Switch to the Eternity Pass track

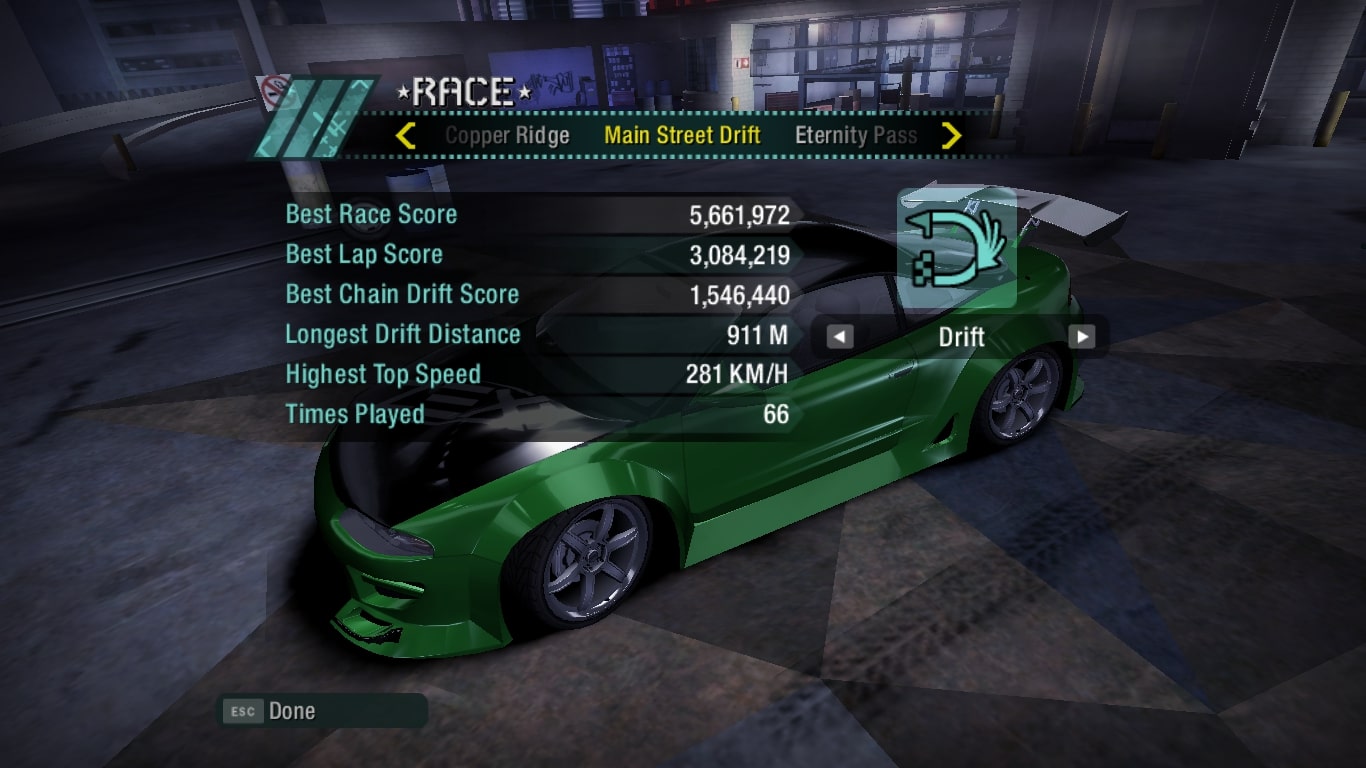pos(855,136)
